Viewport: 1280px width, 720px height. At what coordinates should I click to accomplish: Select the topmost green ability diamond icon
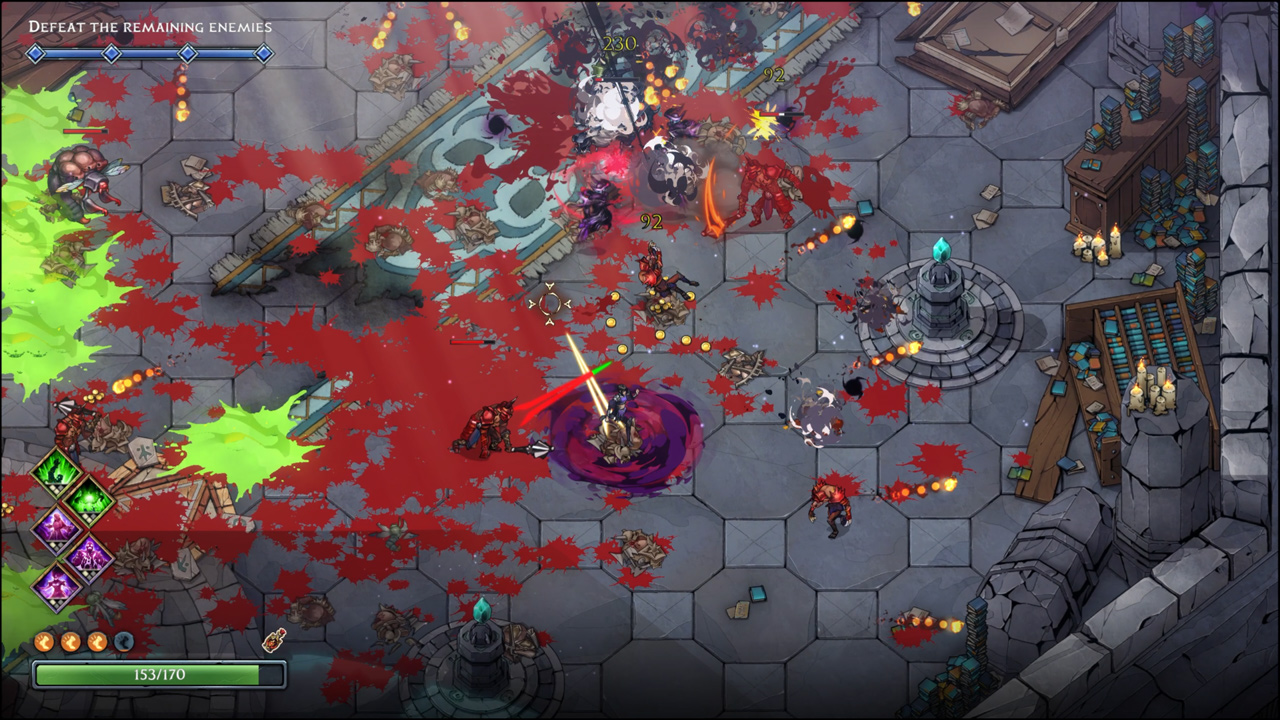(x=55, y=472)
